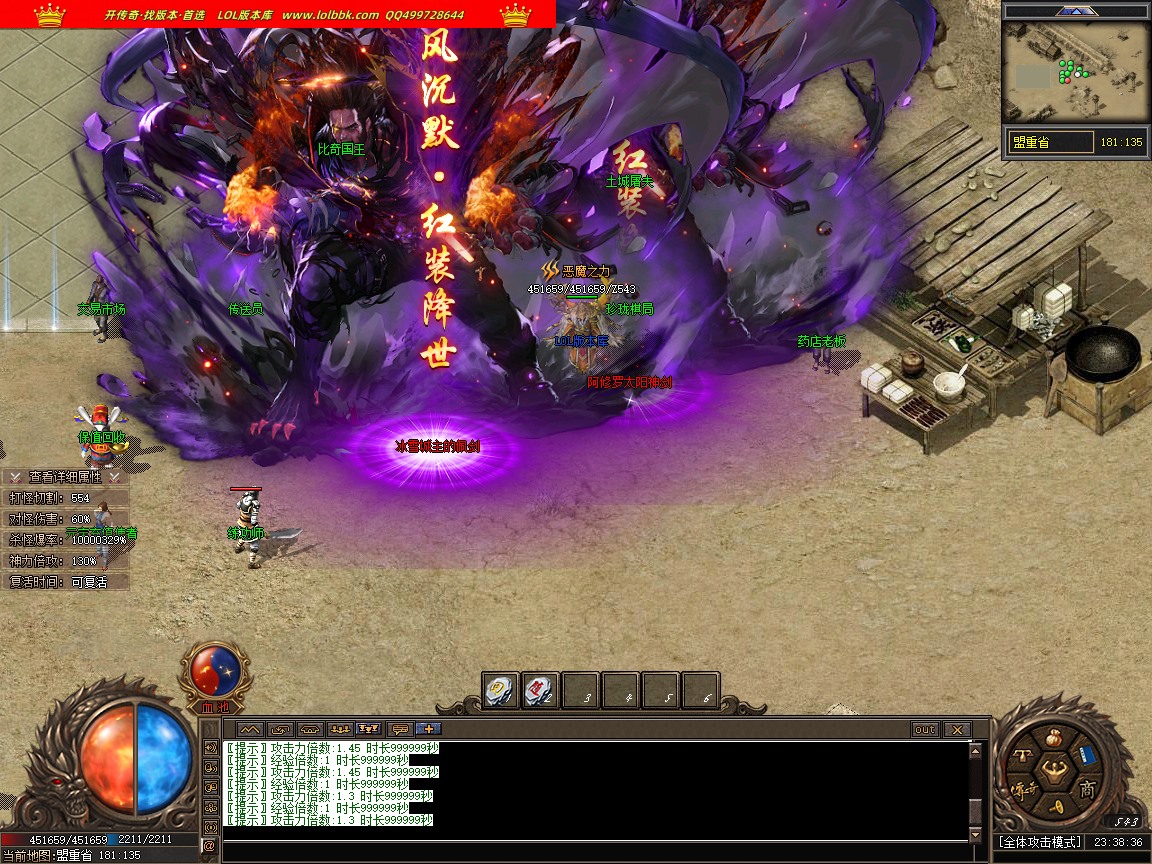
Task: Click the 'out' button on the chat bar
Action: pos(924,730)
